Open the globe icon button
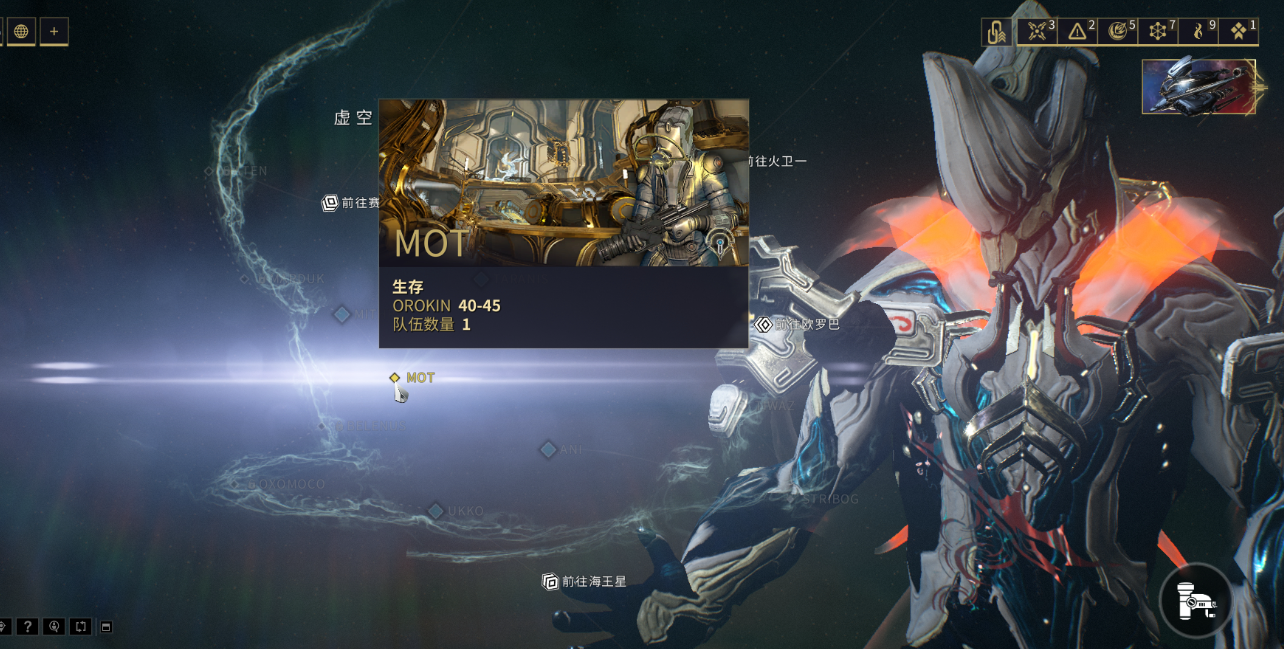This screenshot has width=1284, height=649. tap(21, 31)
